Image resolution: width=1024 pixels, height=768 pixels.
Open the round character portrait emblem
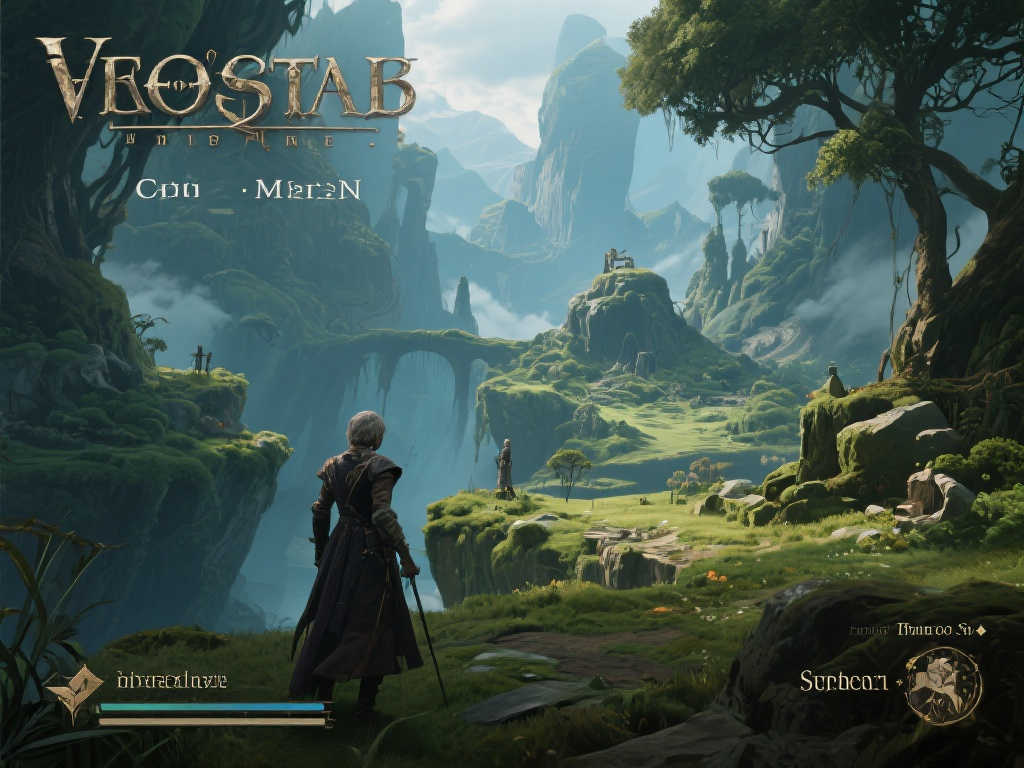(x=943, y=685)
